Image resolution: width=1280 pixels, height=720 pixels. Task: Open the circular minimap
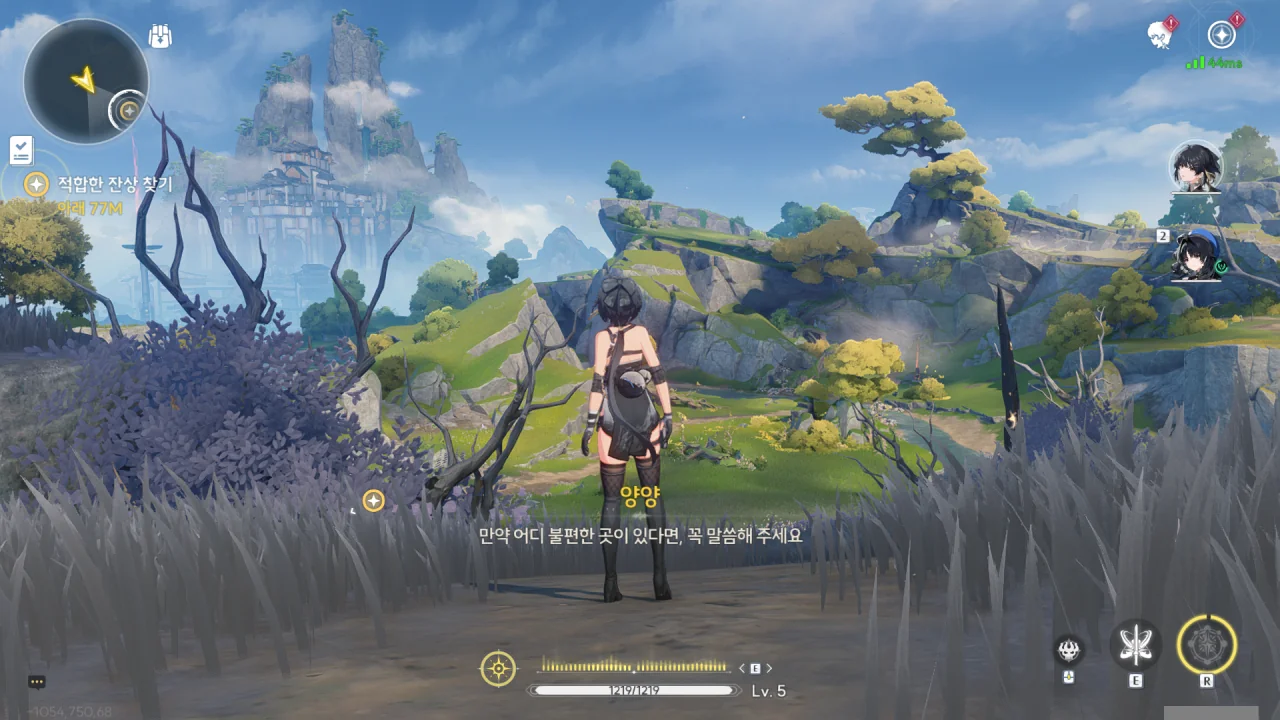pos(85,80)
